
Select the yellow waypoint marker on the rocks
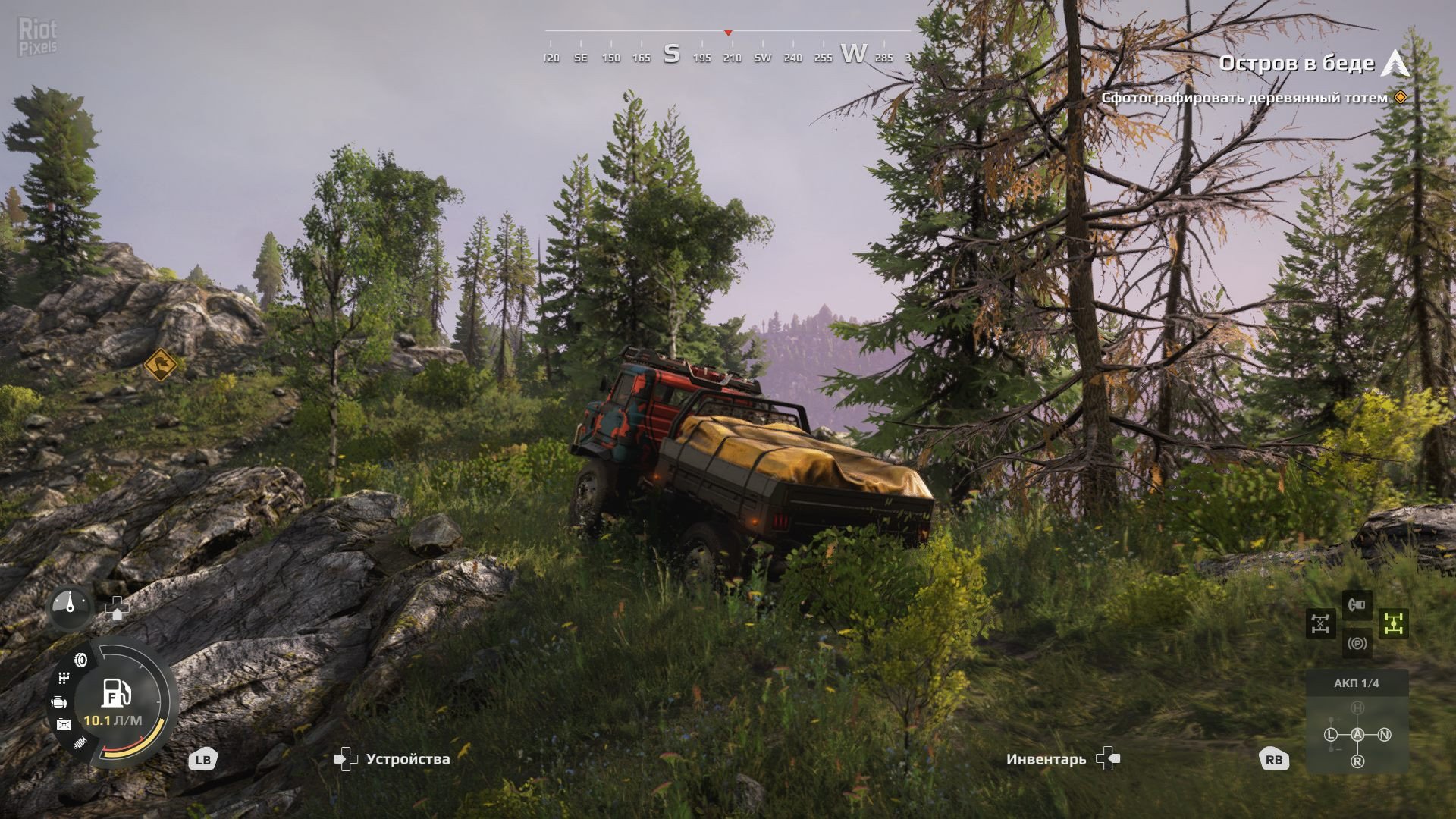coord(160,365)
